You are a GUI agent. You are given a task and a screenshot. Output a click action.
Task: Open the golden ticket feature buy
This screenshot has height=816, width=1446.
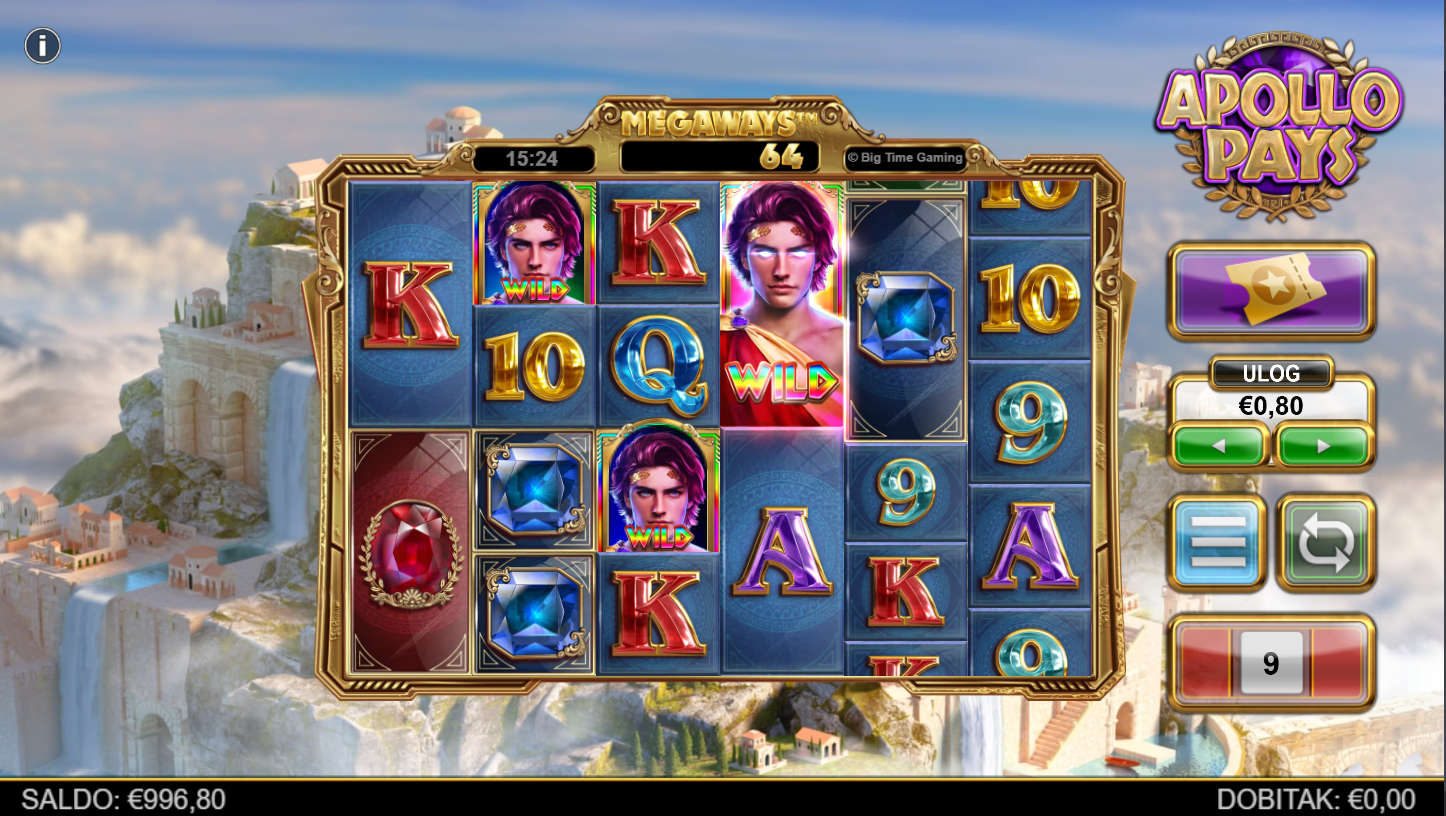[x=1271, y=290]
